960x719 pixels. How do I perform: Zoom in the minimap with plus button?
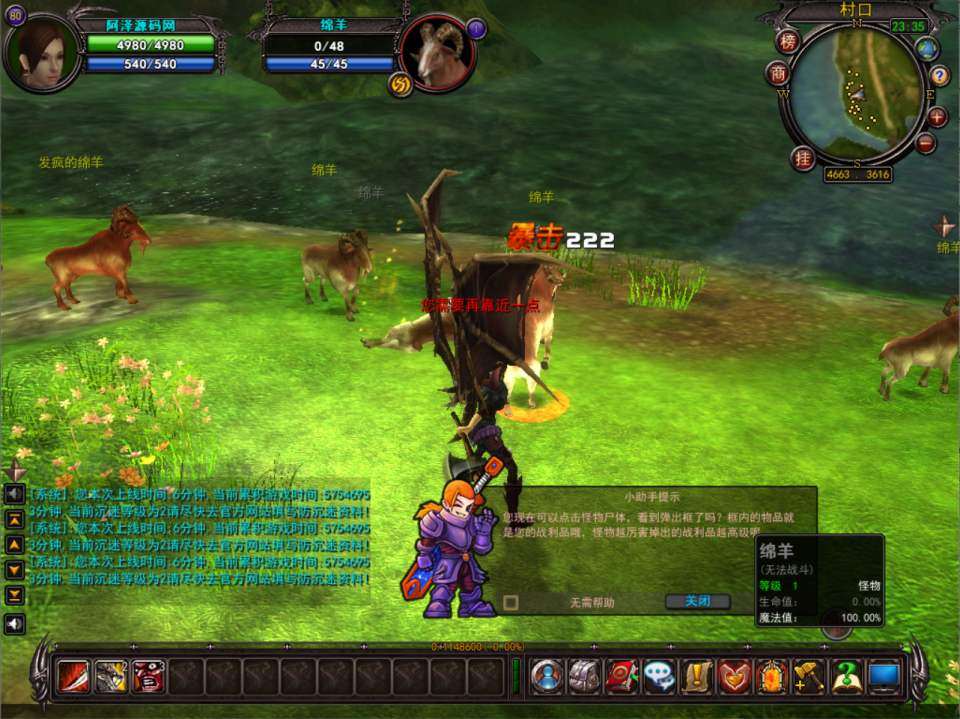937,116
